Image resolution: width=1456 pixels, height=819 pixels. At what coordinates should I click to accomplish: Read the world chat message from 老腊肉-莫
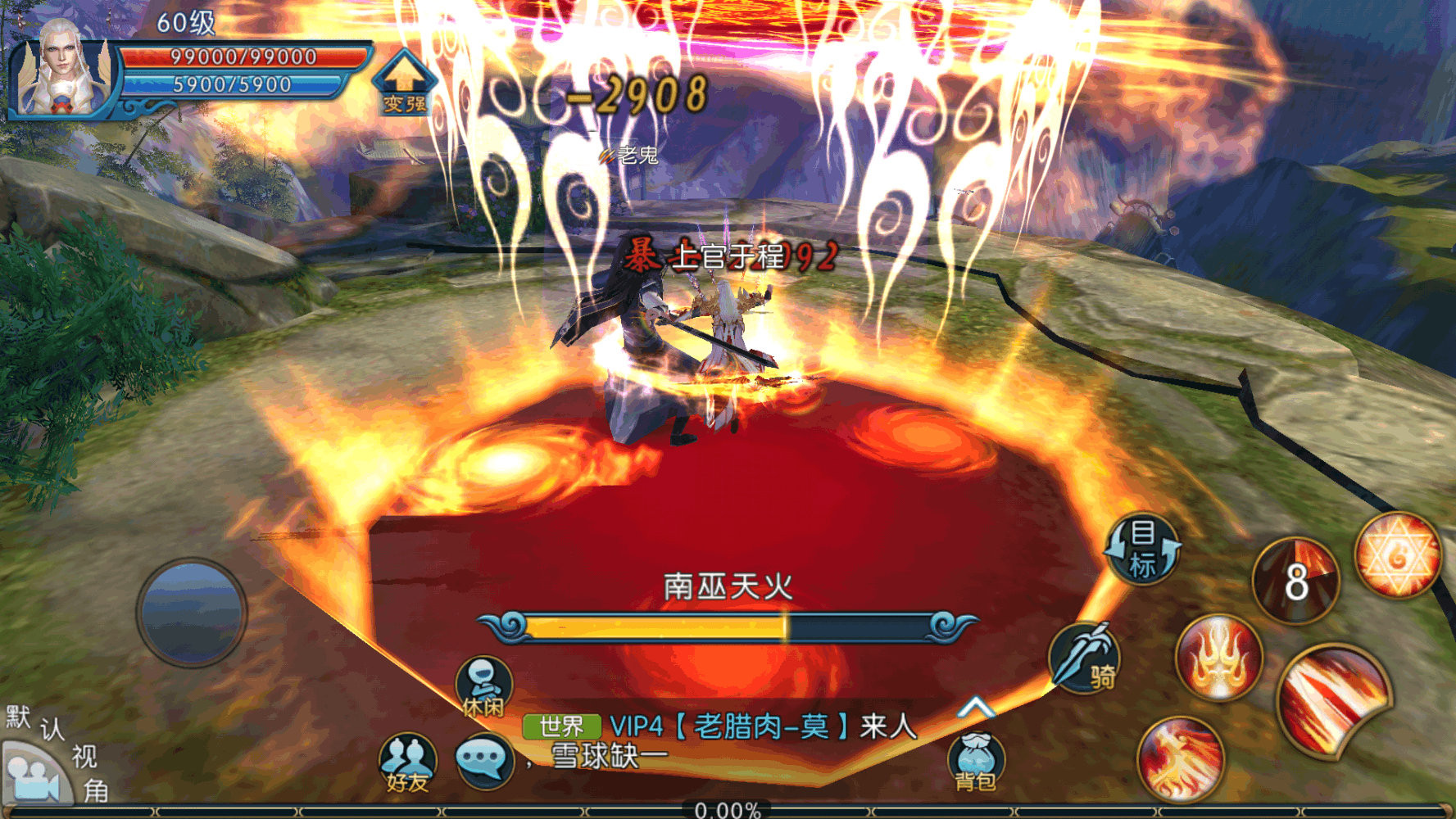[762, 727]
